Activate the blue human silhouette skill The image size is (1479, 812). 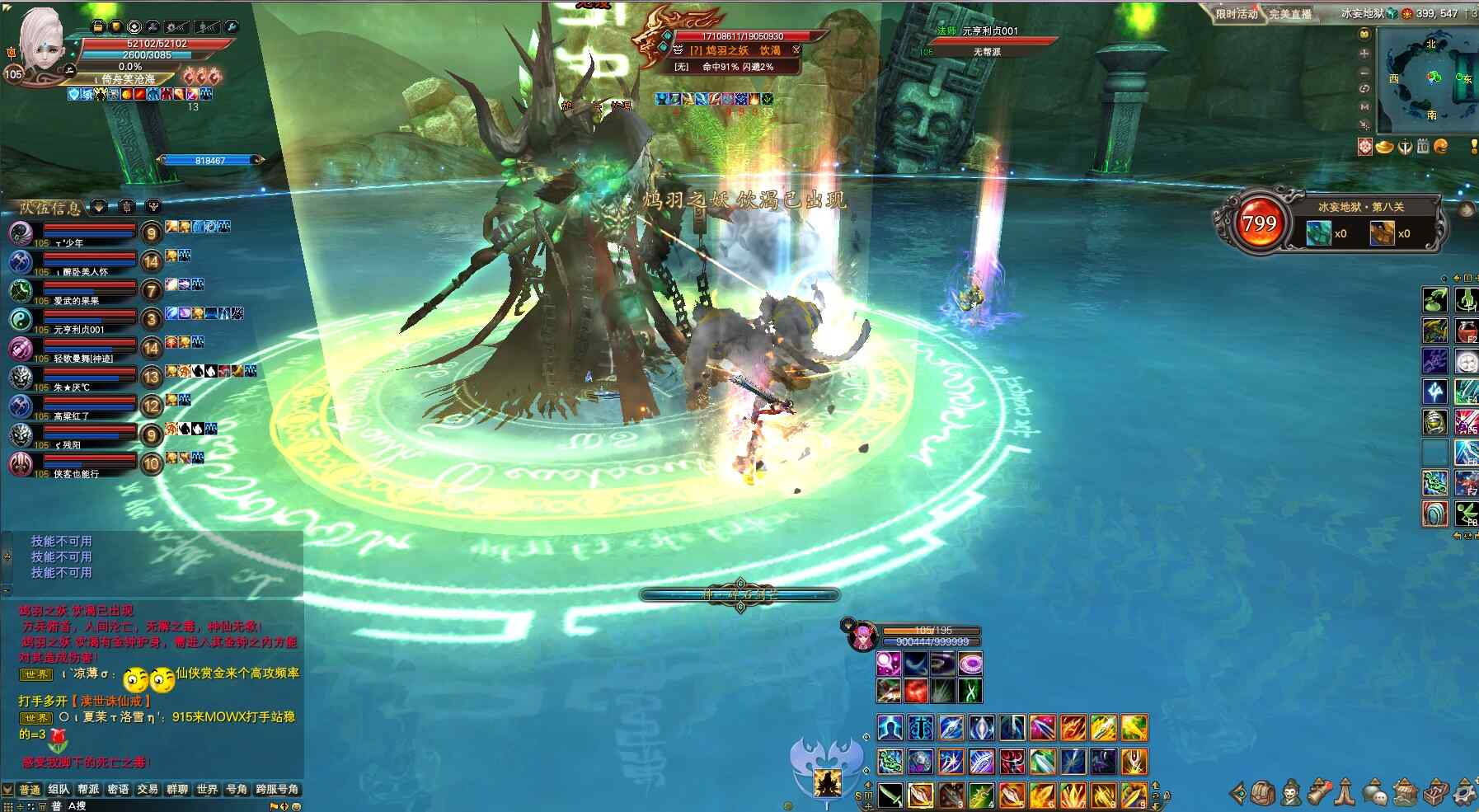pyautogui.click(x=890, y=728)
